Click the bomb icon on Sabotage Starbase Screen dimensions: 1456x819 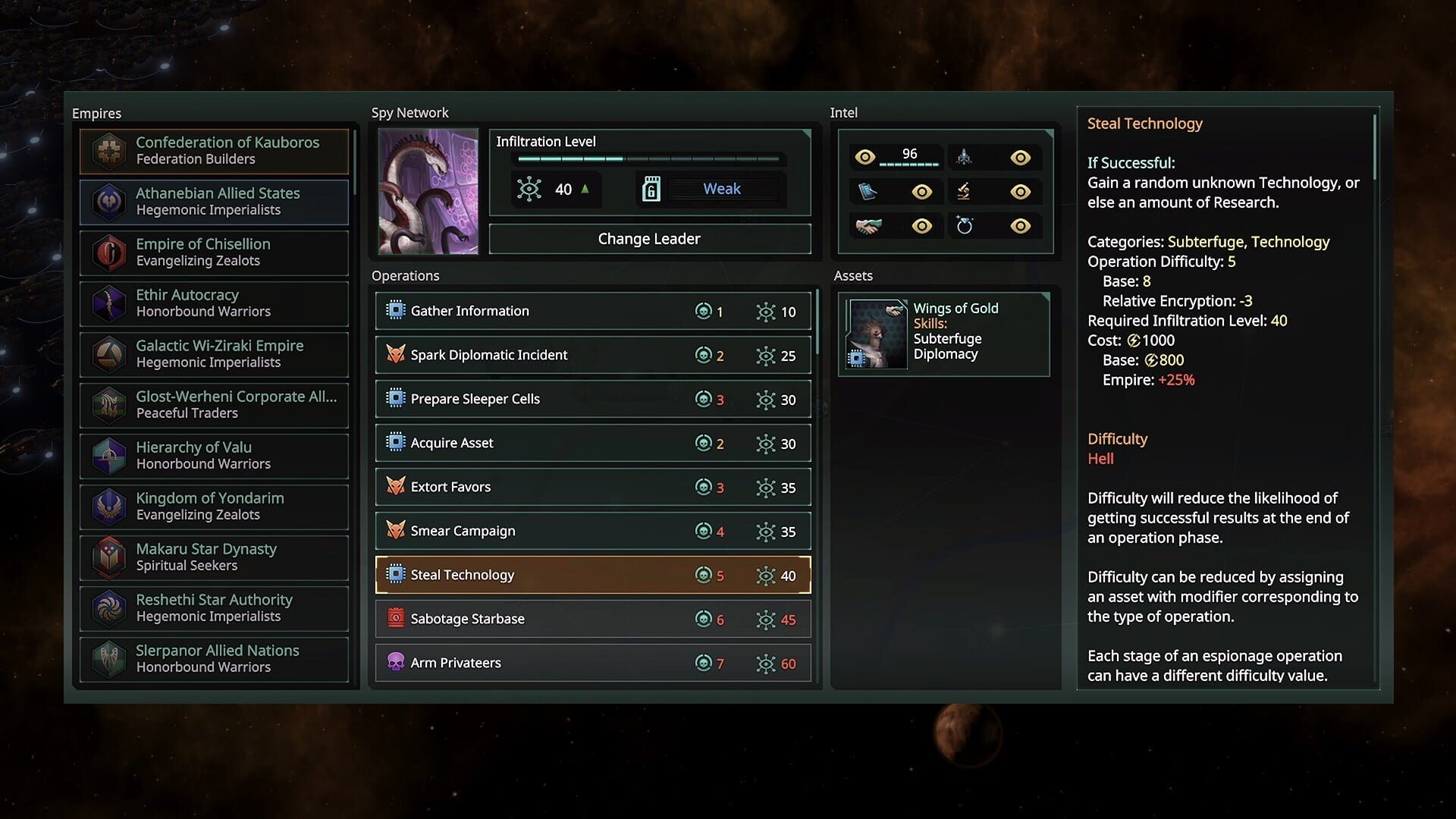[x=394, y=619]
